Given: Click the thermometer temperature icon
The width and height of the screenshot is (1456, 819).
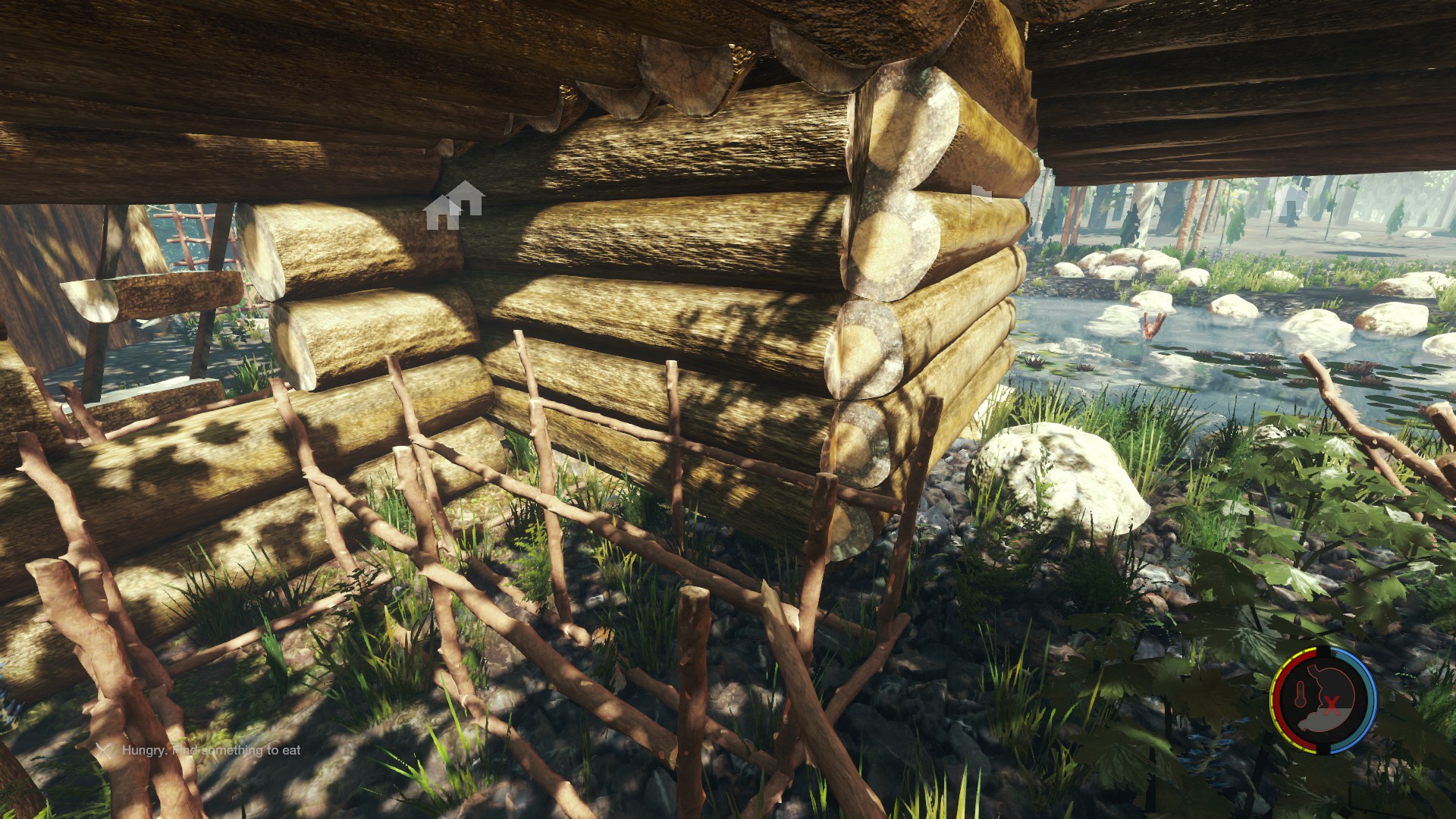Looking at the screenshot, I should 1299,695.
